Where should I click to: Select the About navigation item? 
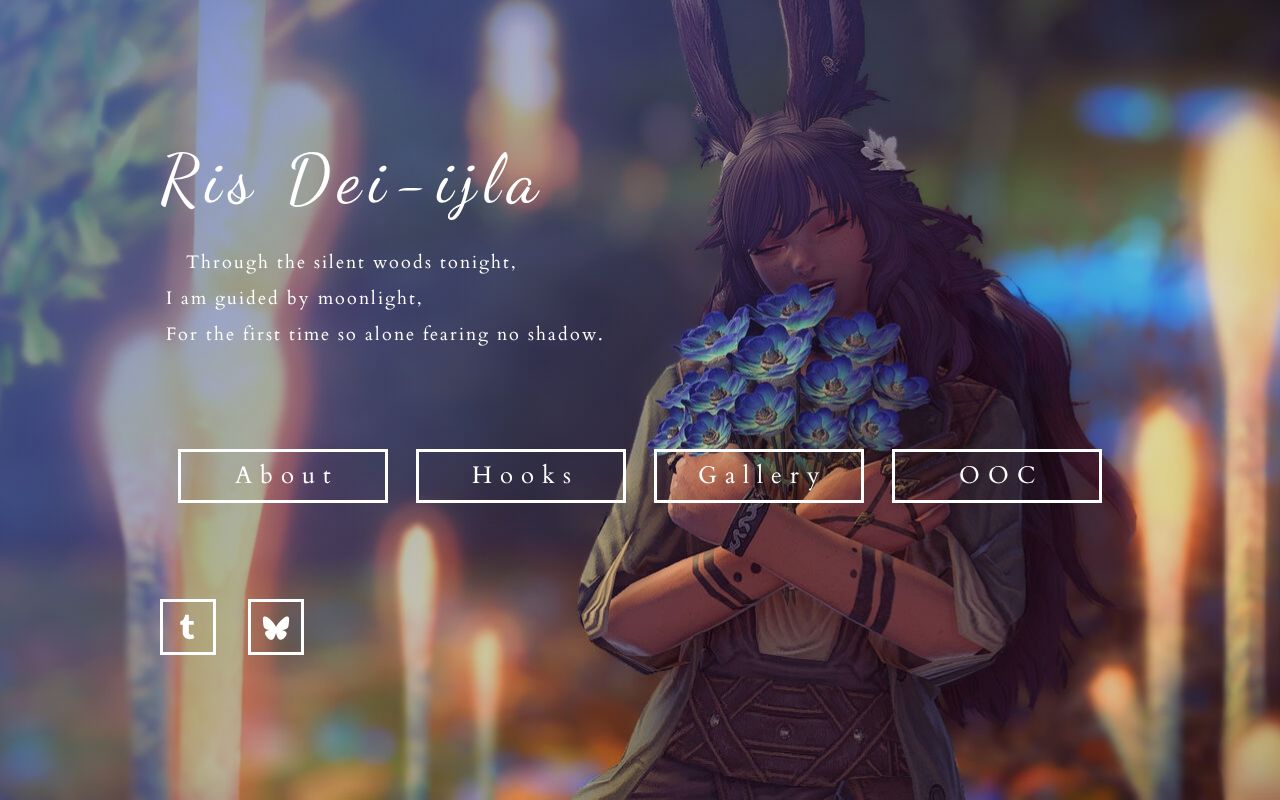[283, 476]
